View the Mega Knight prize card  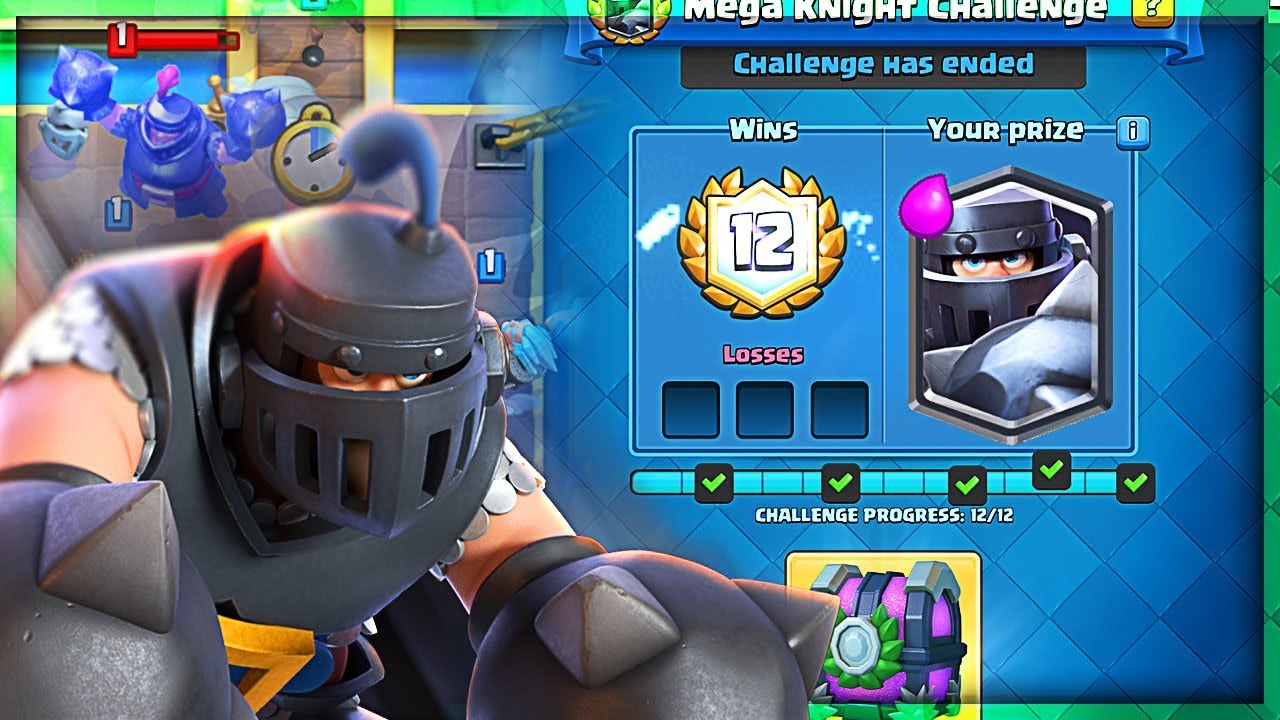1016,300
